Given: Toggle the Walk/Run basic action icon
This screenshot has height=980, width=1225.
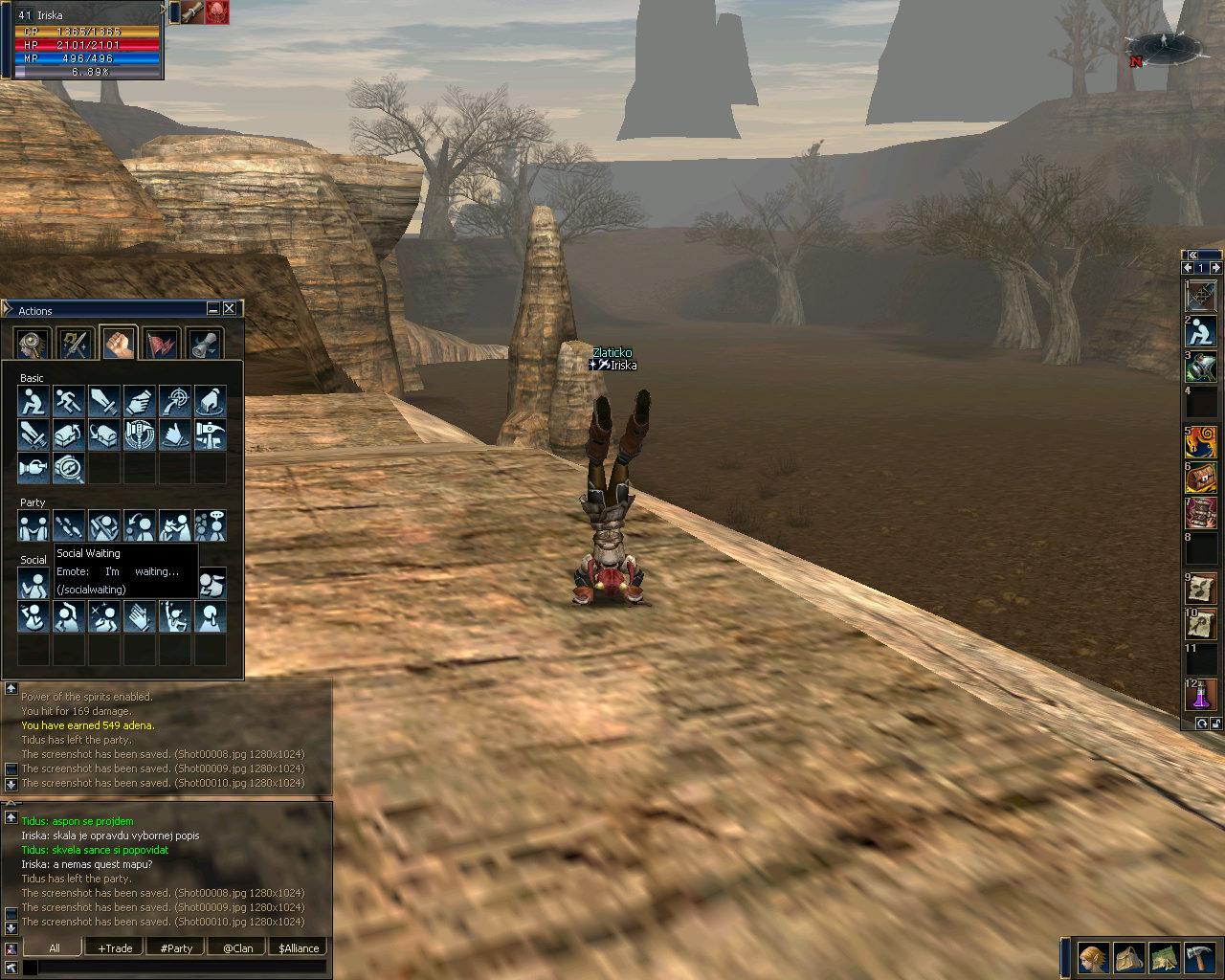Looking at the screenshot, I should (68, 401).
